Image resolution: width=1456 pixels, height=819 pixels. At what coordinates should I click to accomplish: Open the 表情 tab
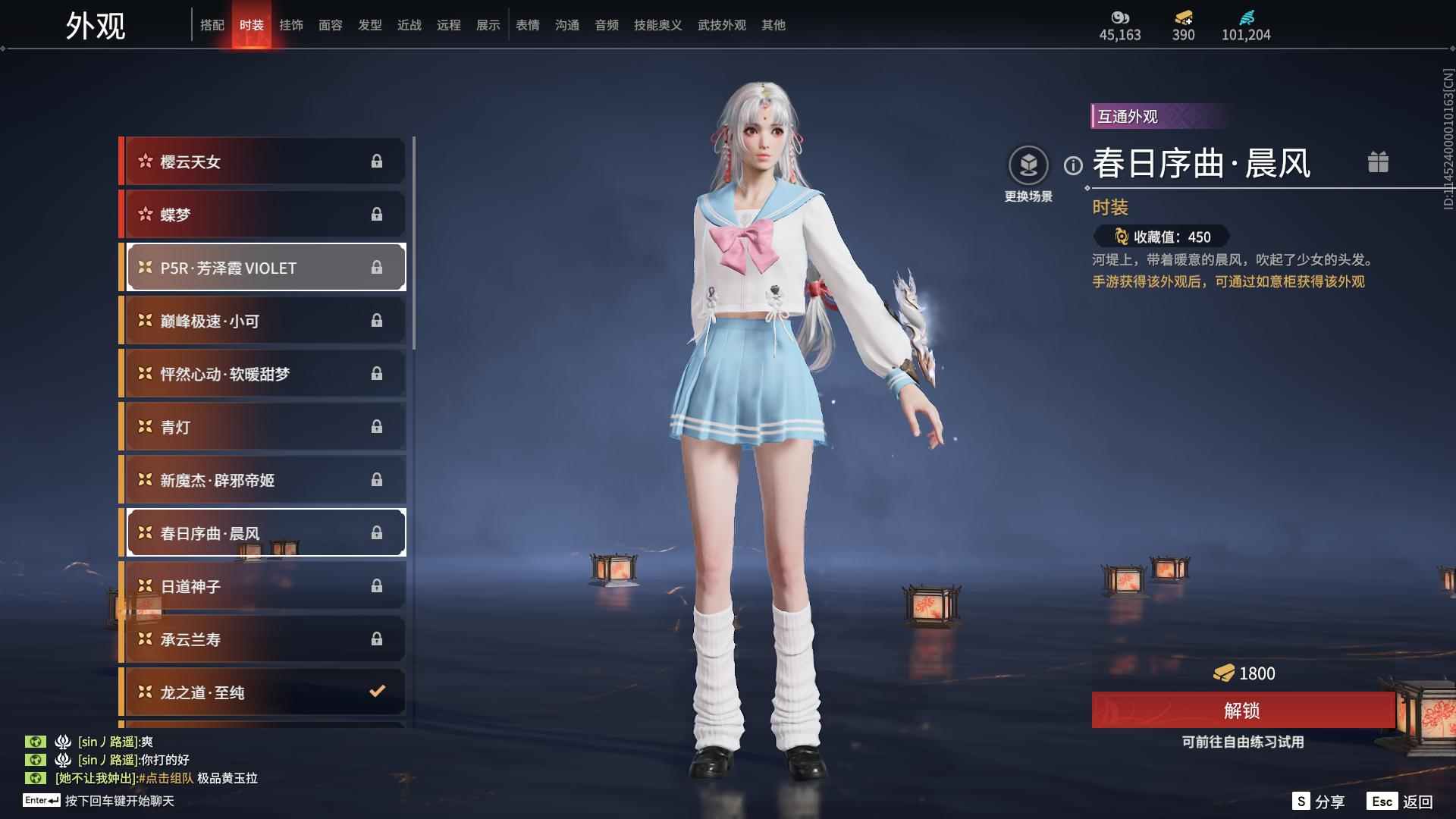(x=528, y=24)
